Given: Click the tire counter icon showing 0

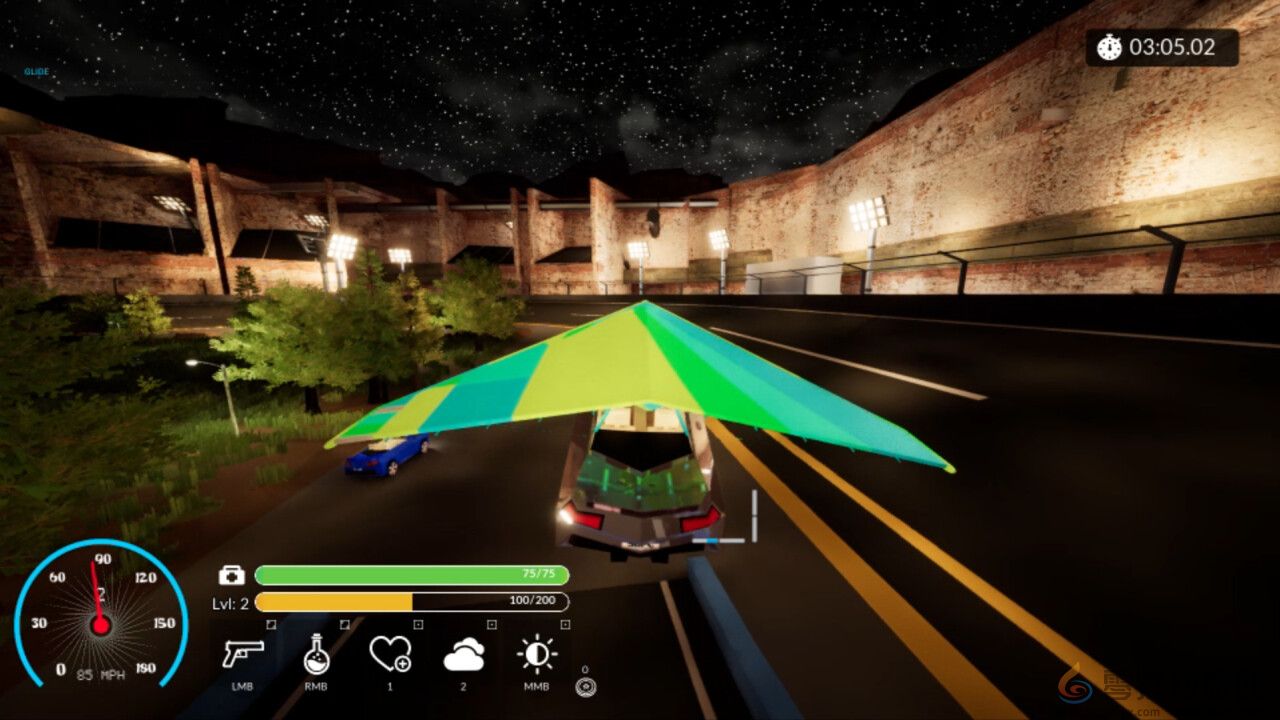Looking at the screenshot, I should click(x=585, y=686).
